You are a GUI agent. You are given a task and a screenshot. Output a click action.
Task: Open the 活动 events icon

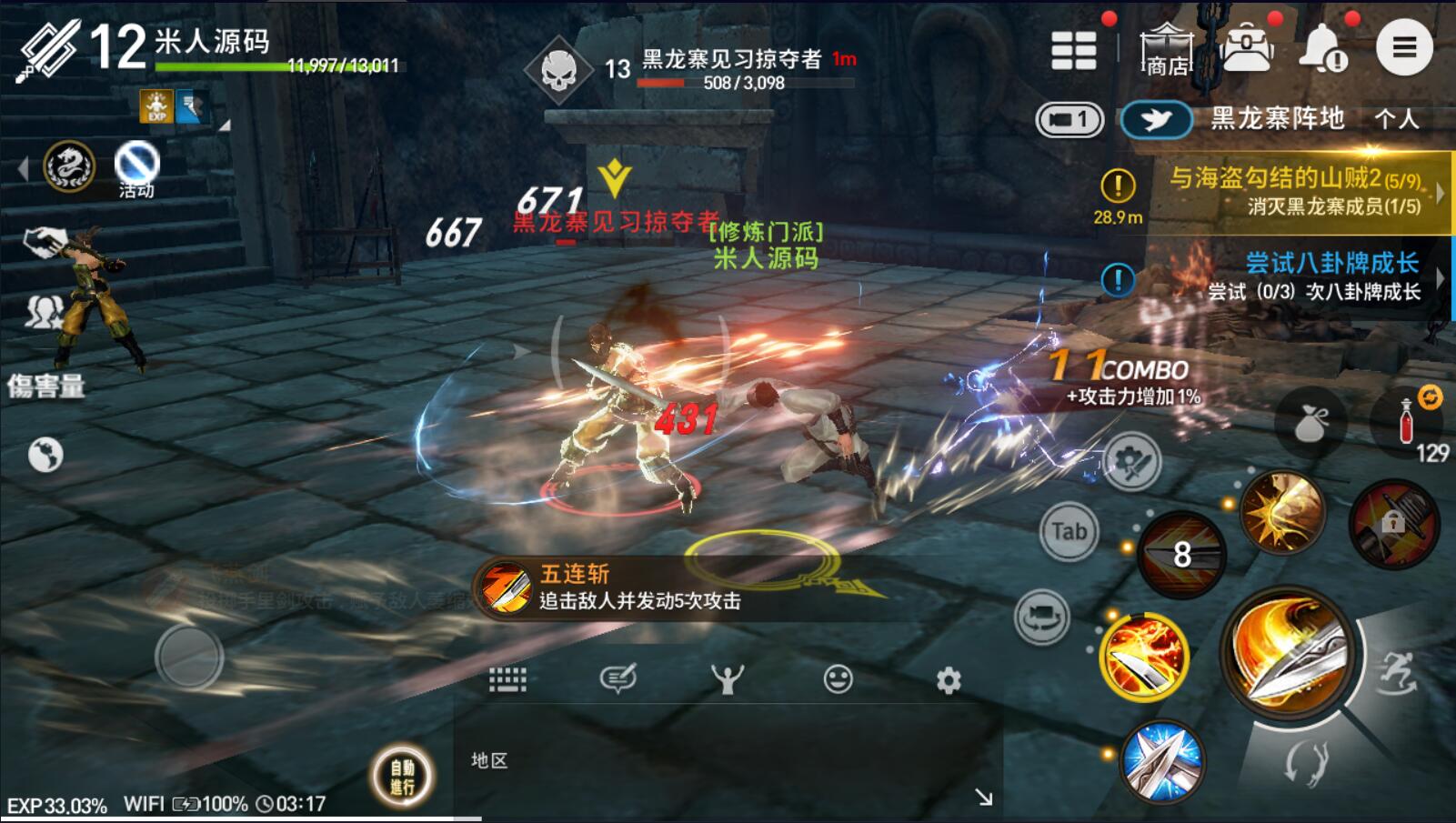[x=136, y=169]
